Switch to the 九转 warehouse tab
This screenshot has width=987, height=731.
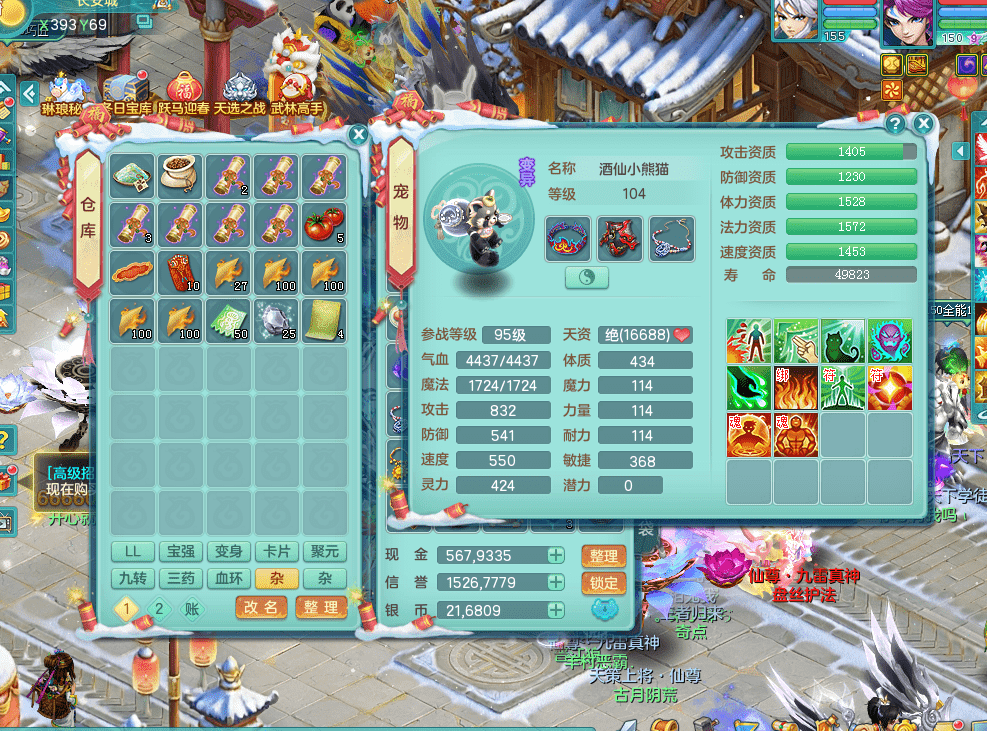(132, 578)
